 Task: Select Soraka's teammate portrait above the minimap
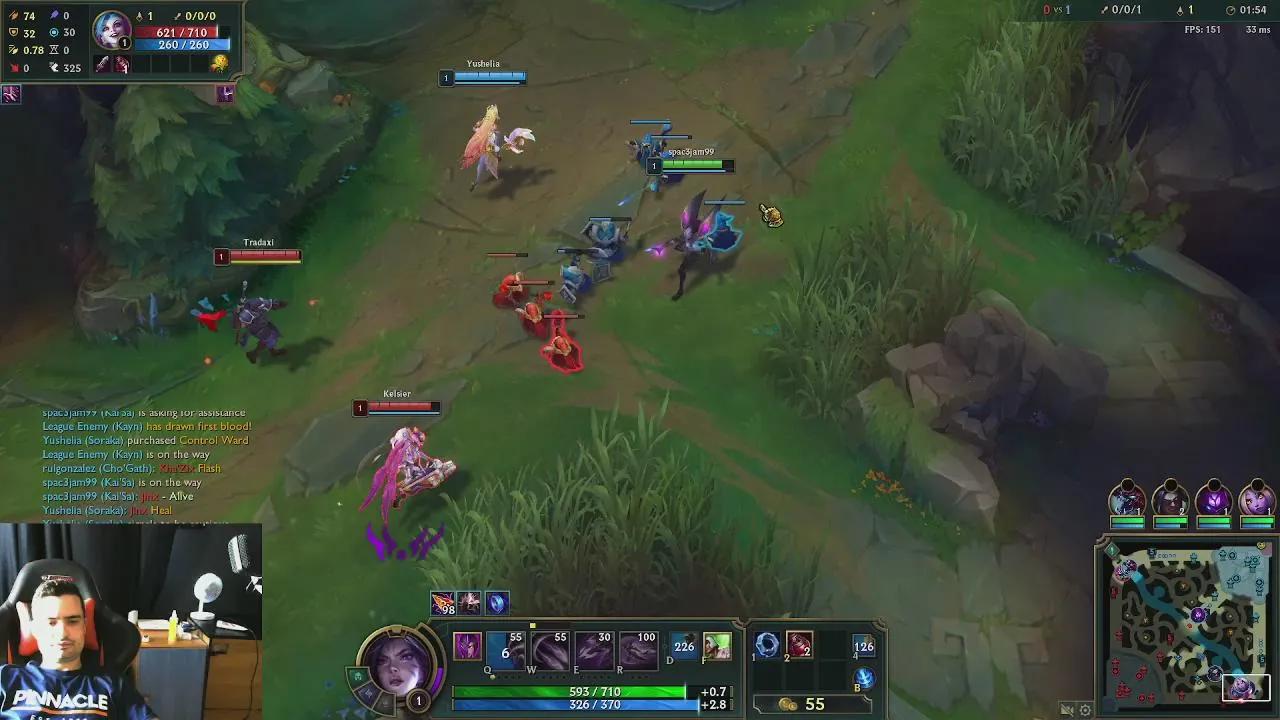(1256, 500)
